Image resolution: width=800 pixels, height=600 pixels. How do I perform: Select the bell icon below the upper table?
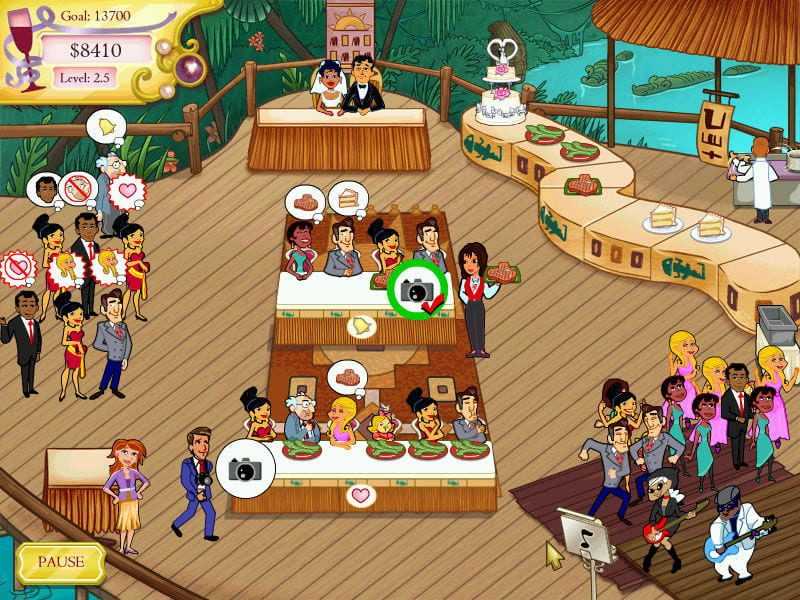358,325
